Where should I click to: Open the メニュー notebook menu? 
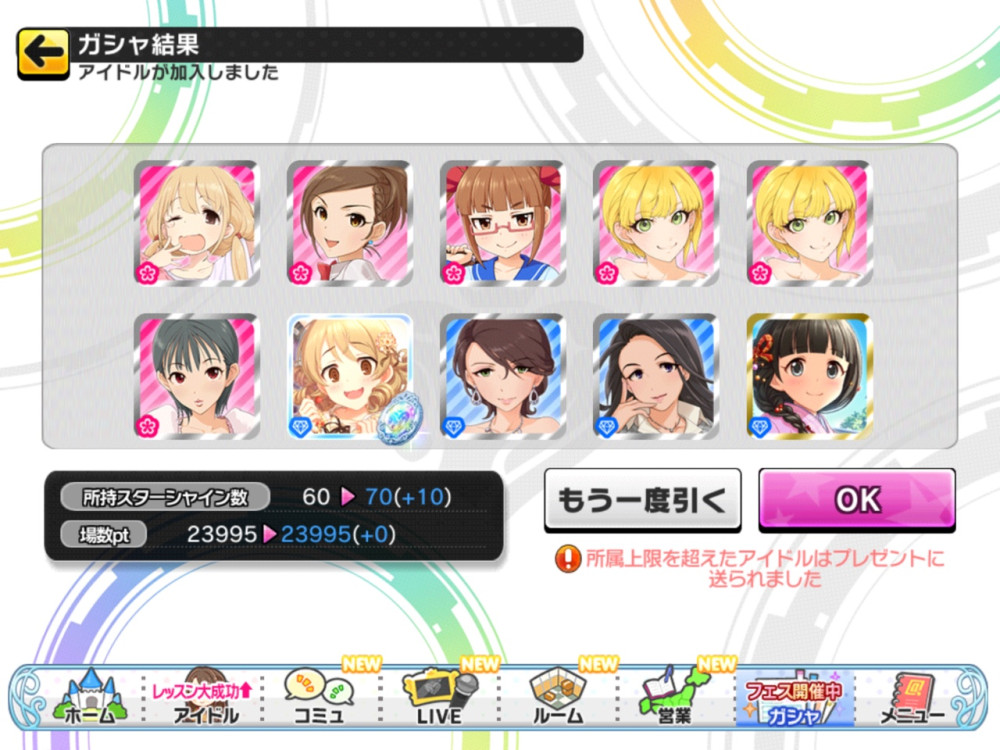(x=912, y=697)
